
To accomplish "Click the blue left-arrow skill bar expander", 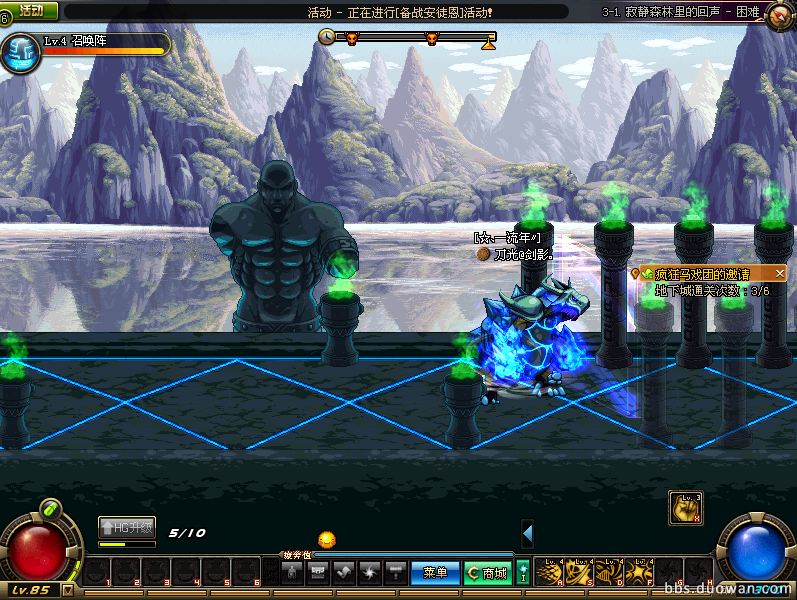I will click(x=527, y=534).
